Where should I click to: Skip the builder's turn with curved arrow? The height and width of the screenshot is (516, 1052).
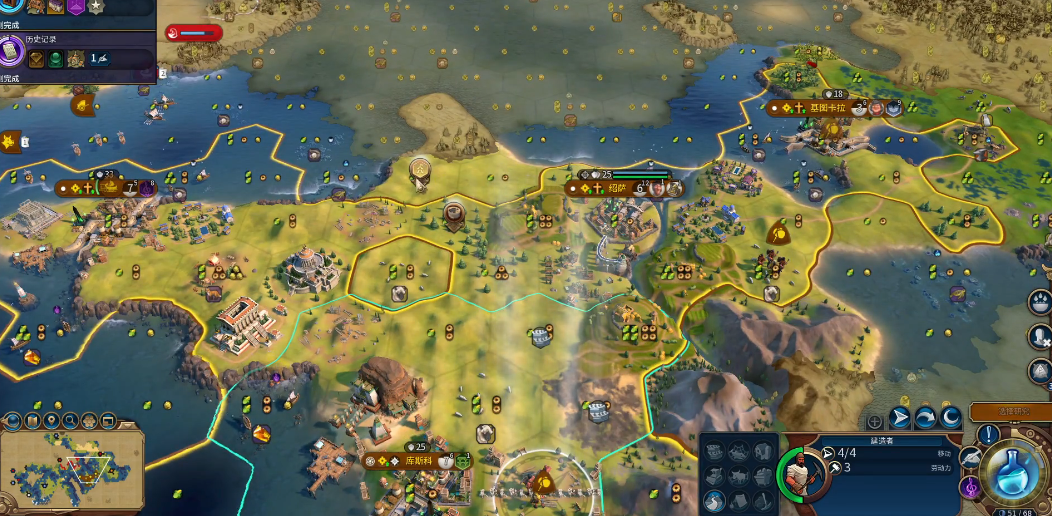click(925, 418)
